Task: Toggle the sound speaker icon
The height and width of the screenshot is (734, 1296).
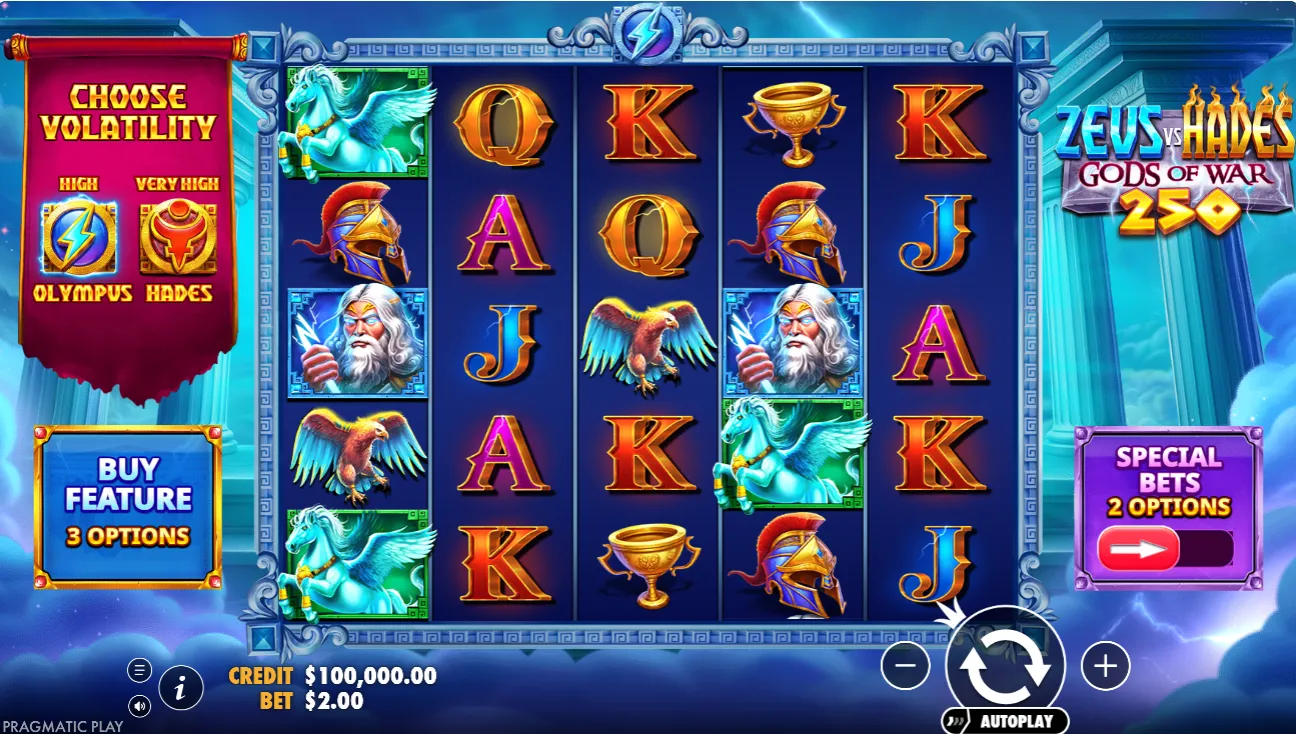Action: click(139, 706)
